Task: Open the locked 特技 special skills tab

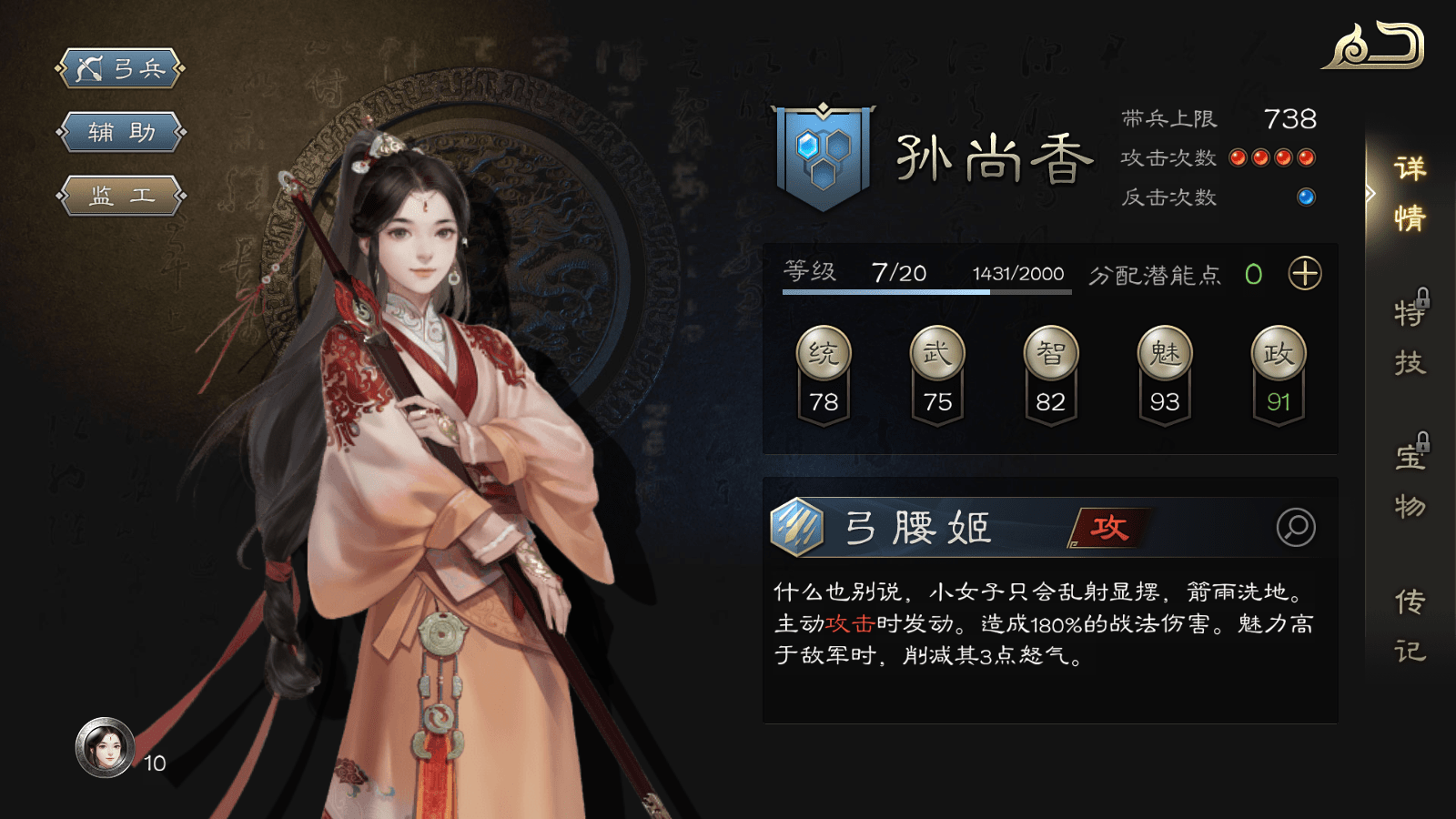Action: point(1410,337)
